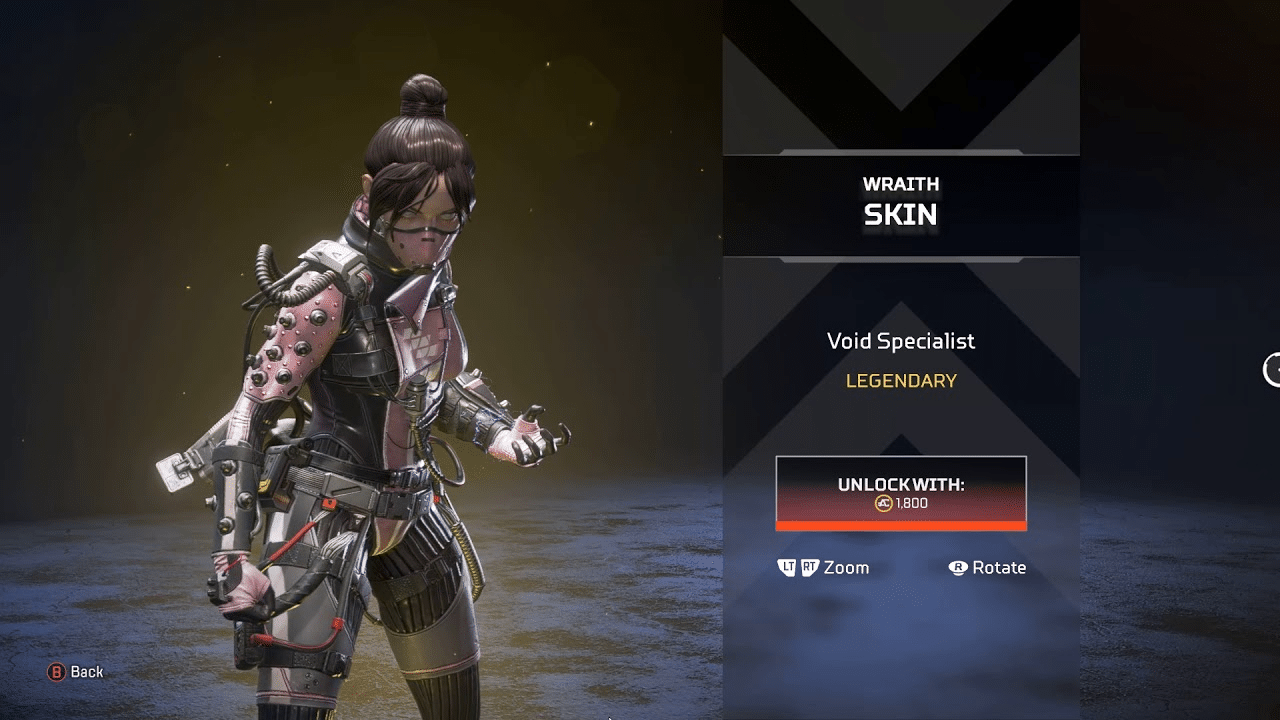Click the Rotate control label

point(997,567)
